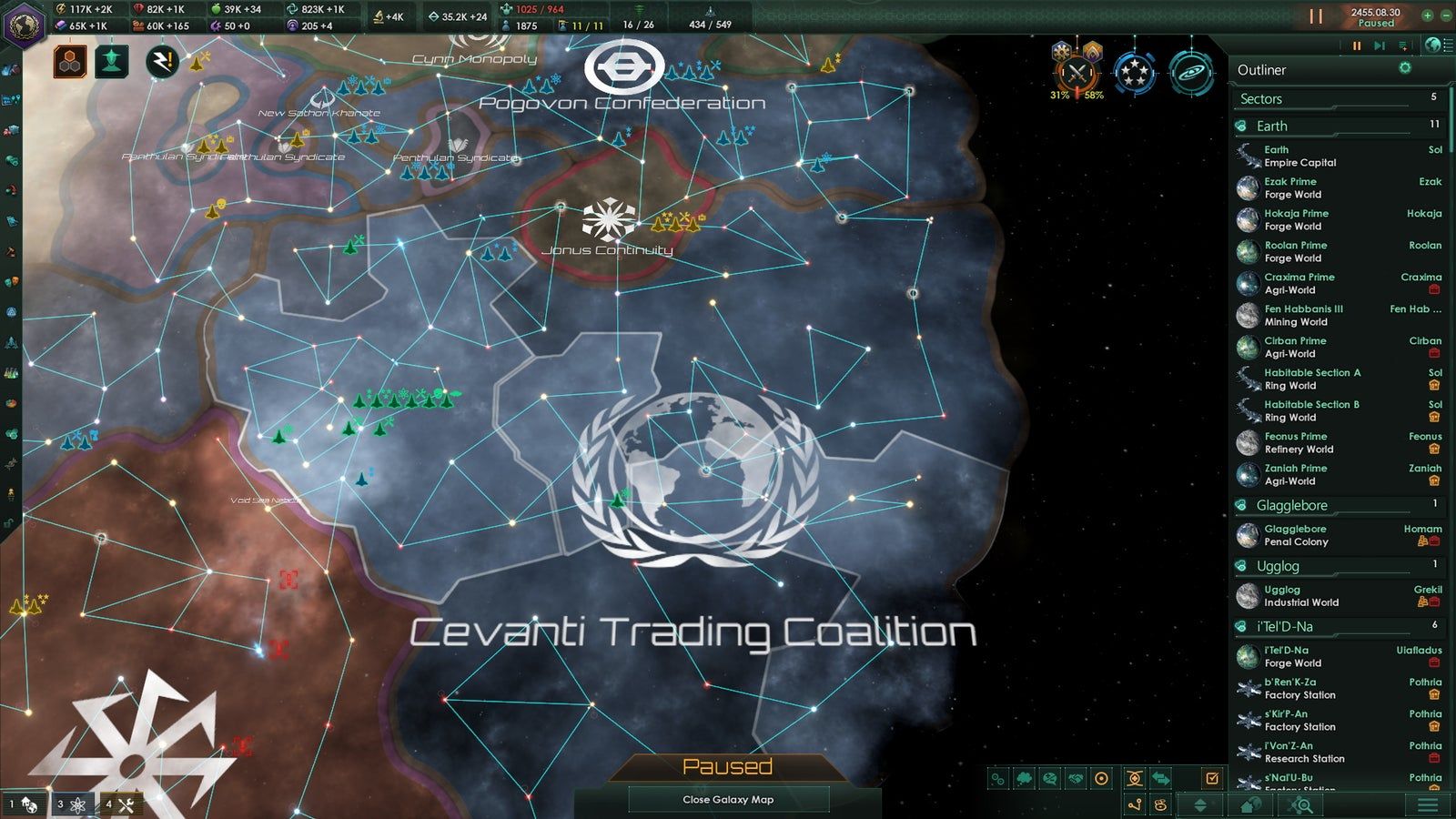Toggle the orange checkbox in the bottom toolbar

pos(1212,776)
